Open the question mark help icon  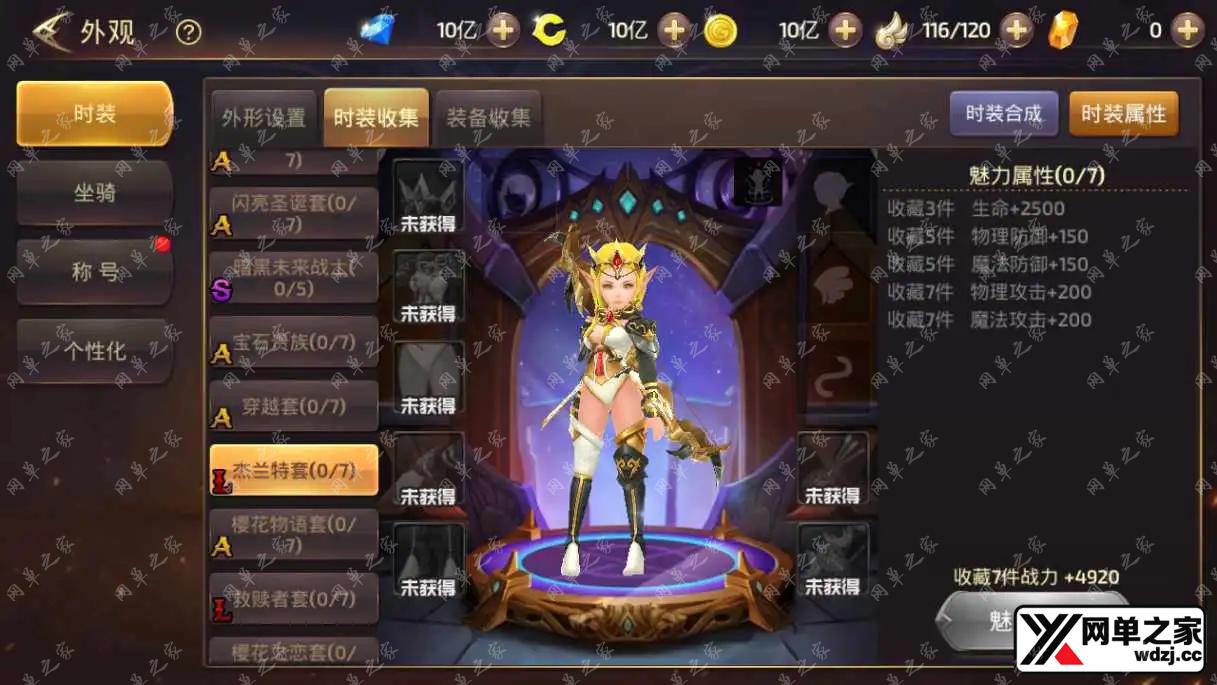pyautogui.click(x=188, y=32)
